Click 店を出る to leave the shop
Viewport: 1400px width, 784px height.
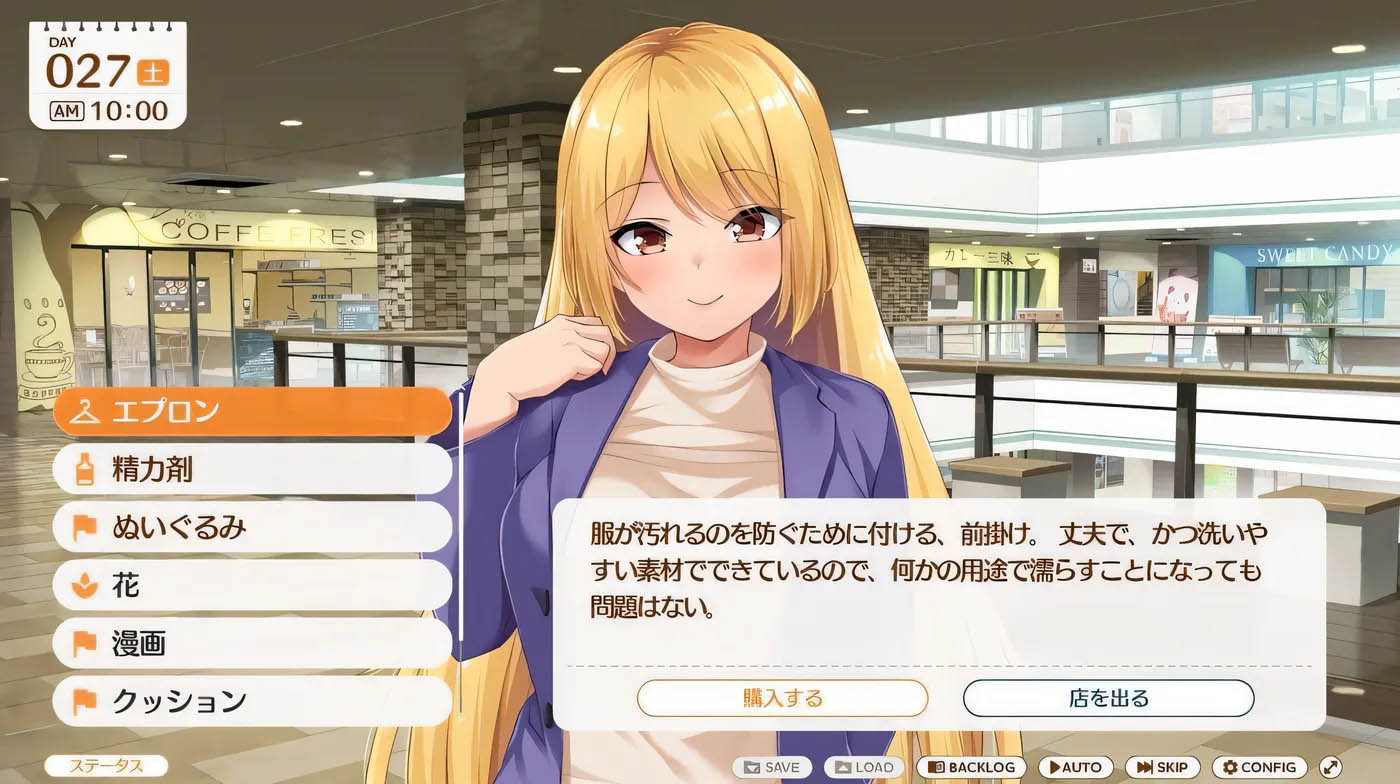pyautogui.click(x=1110, y=698)
